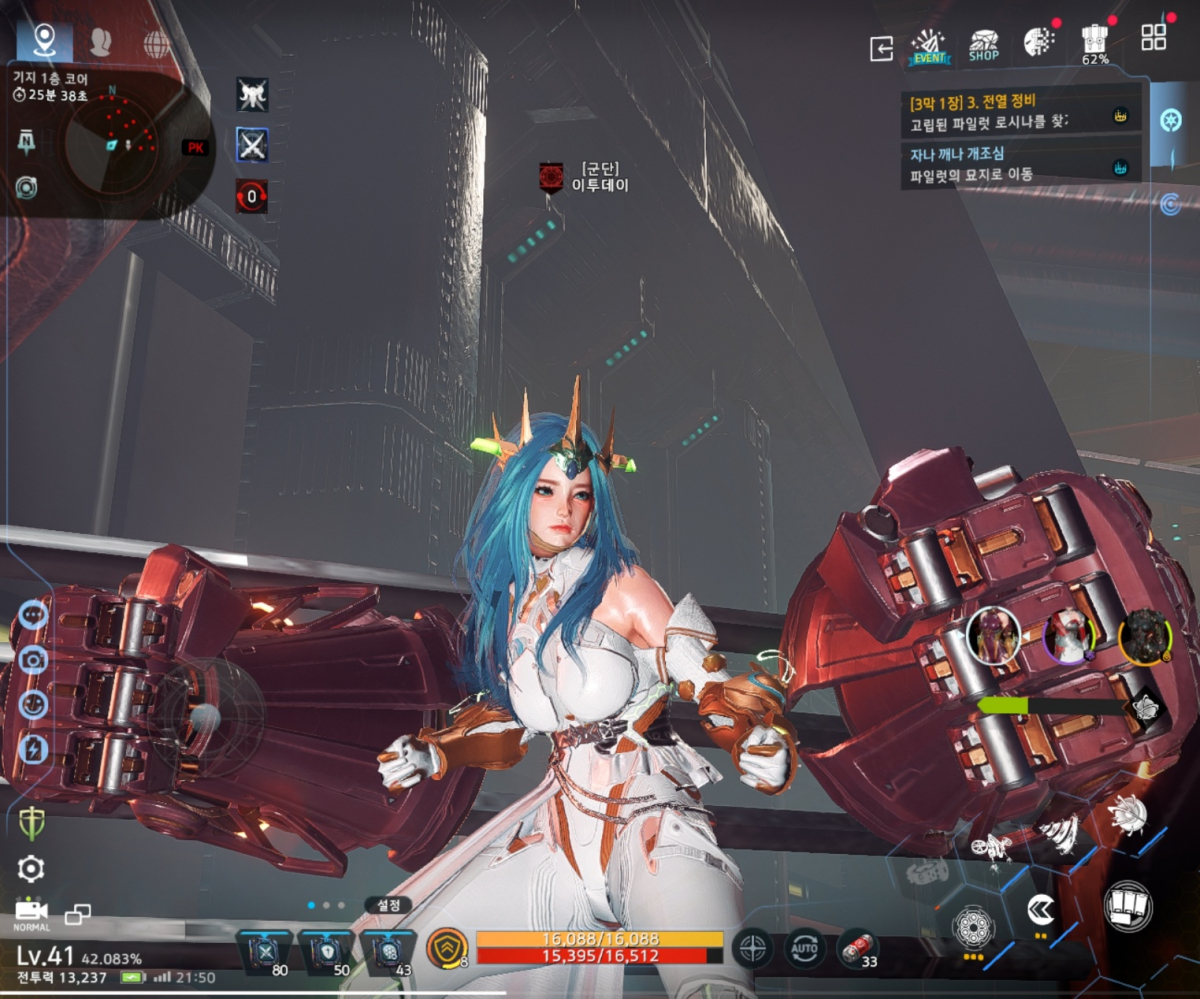
Task: Activate the fist basic attack button
Action: click(x=1128, y=906)
